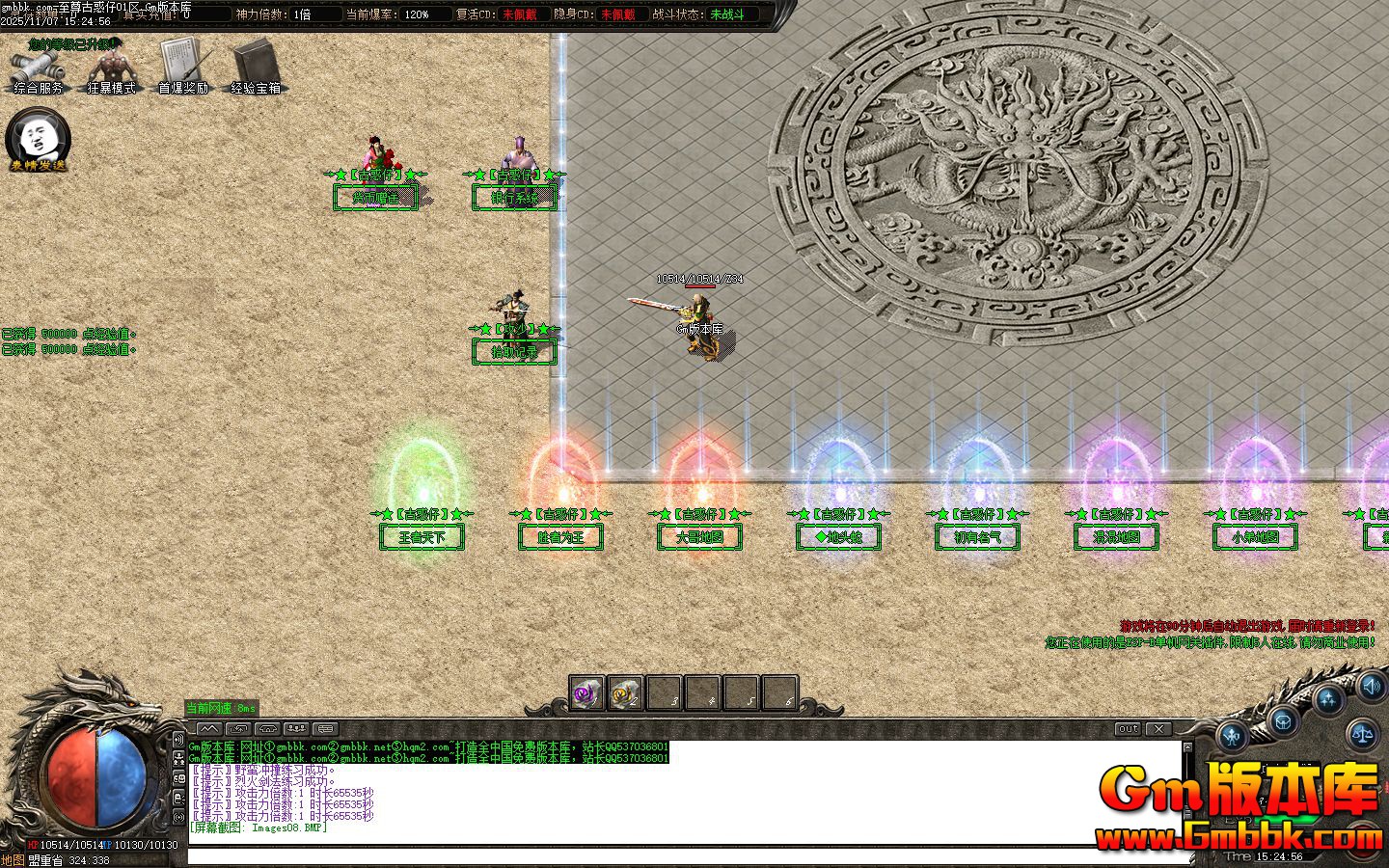The height and width of the screenshot is (868, 1389).
Task: Click the people group button above the chat log
Action: pyautogui.click(x=296, y=728)
